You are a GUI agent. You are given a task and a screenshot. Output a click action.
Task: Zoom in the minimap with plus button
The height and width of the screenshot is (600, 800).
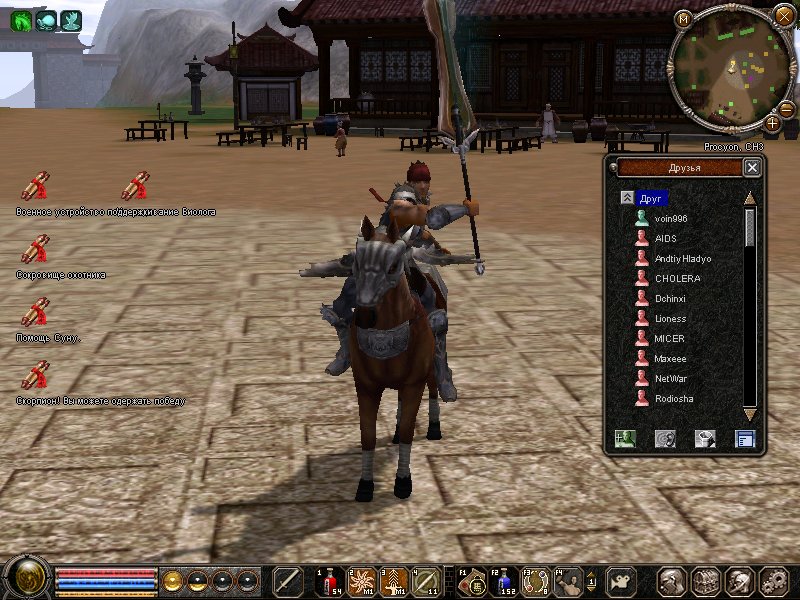(x=772, y=124)
